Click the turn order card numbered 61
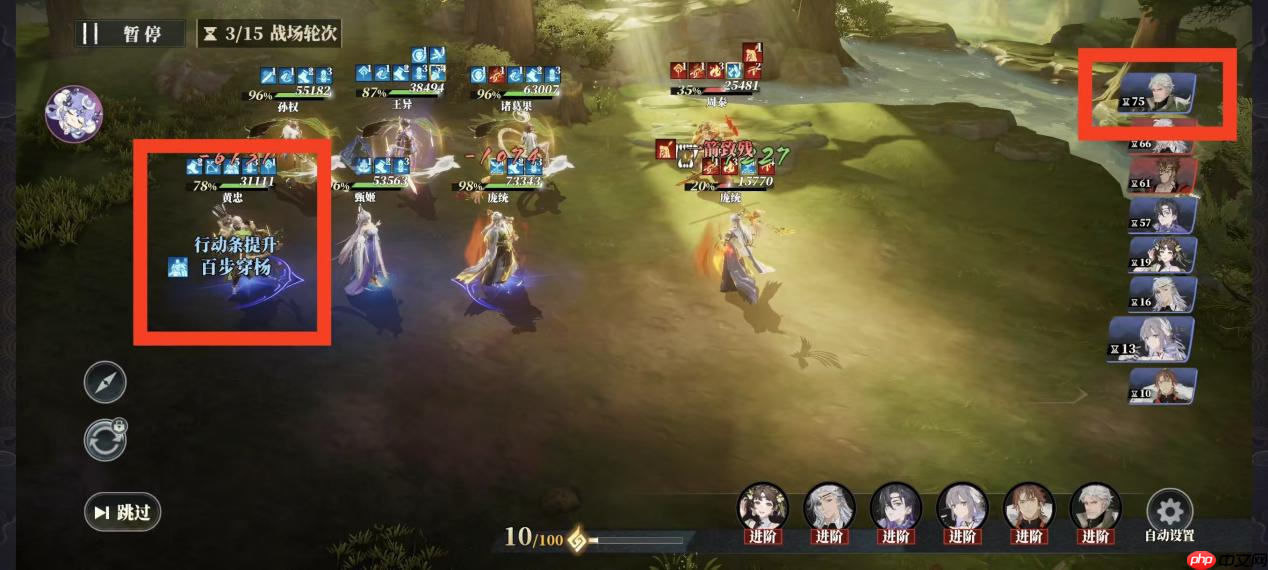Viewport: 1268px width, 570px height. (1162, 175)
